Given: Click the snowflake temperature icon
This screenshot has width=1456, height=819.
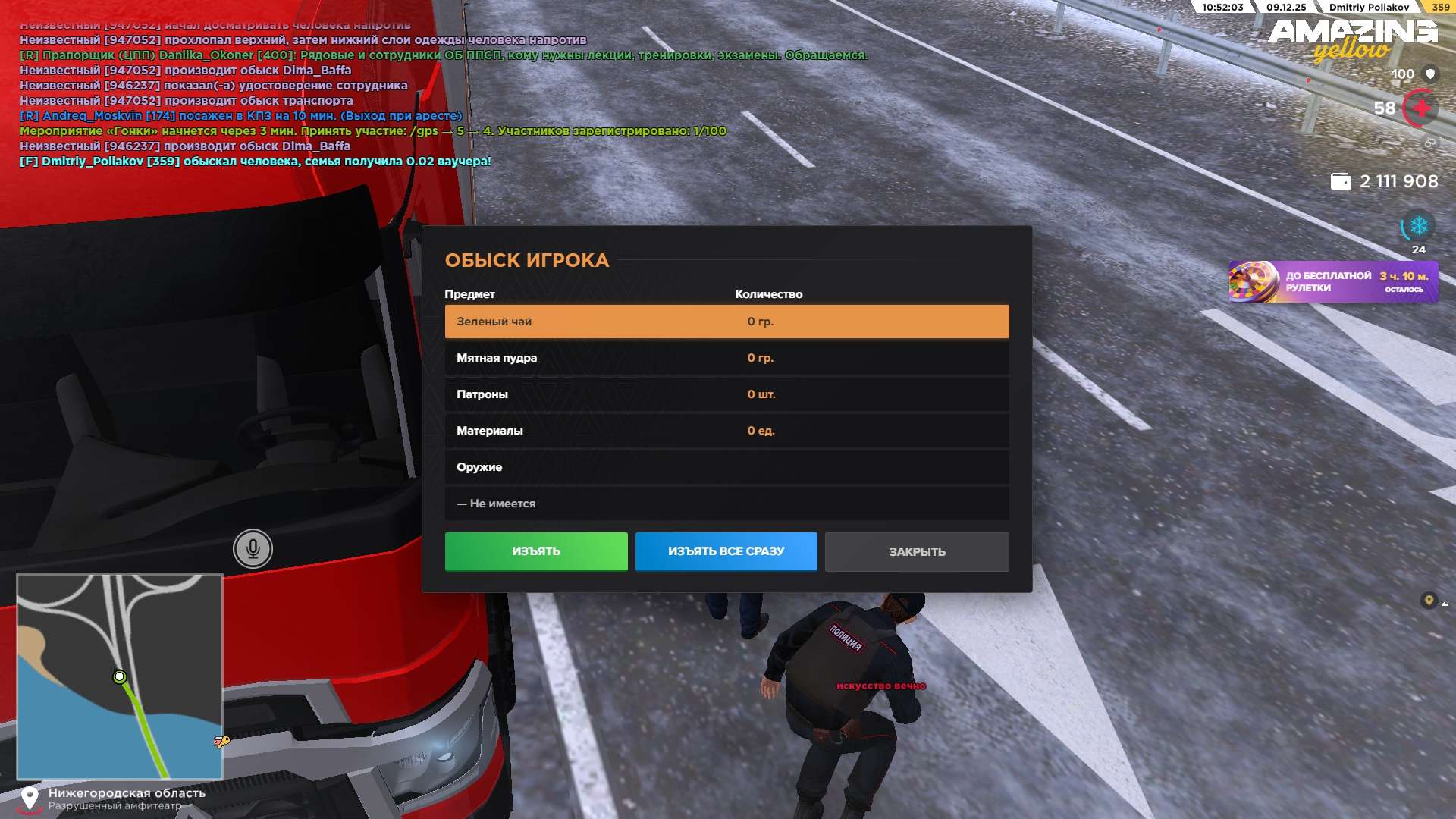Looking at the screenshot, I should pos(1418,226).
